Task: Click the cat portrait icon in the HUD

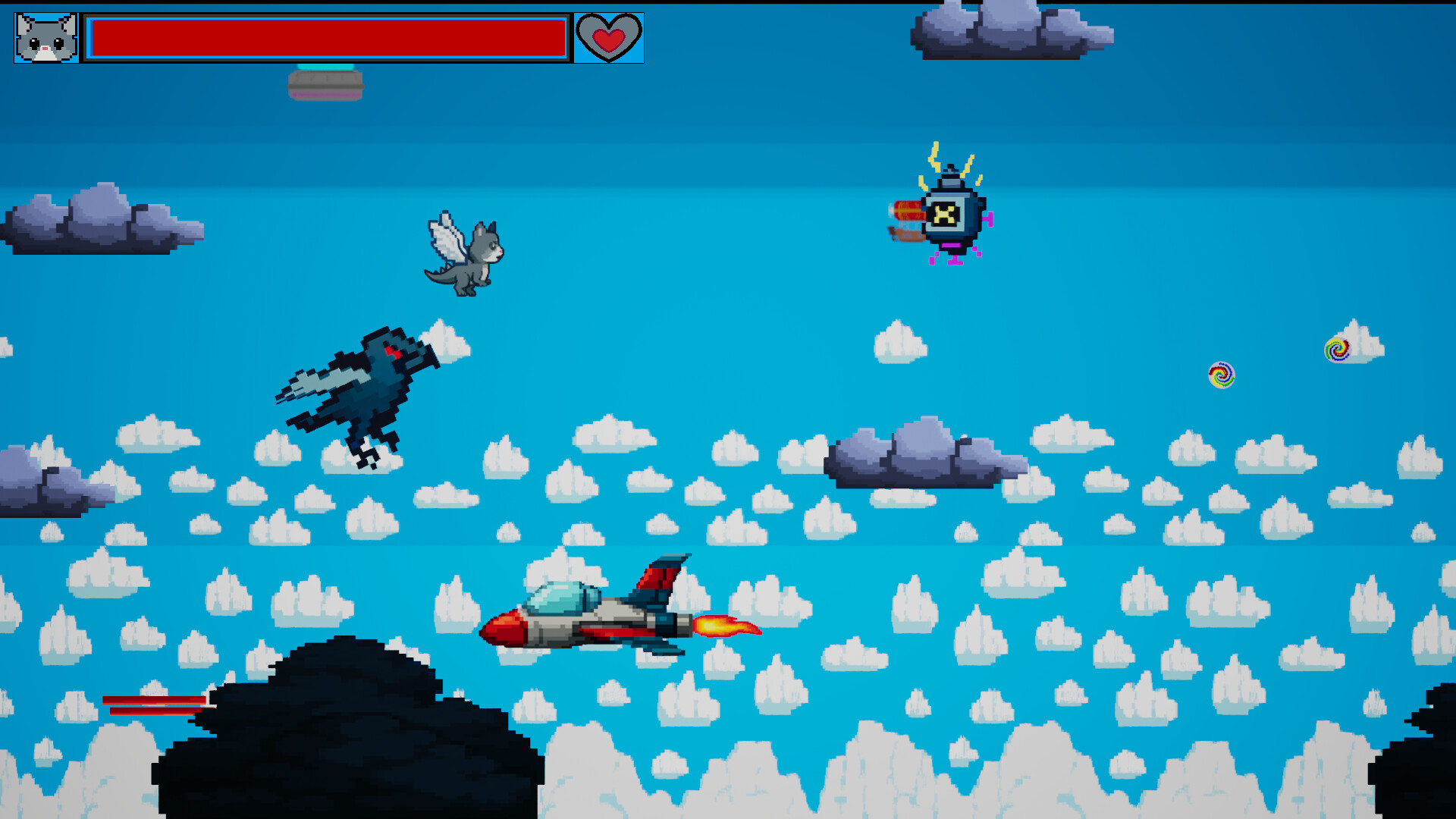Action: point(44,36)
